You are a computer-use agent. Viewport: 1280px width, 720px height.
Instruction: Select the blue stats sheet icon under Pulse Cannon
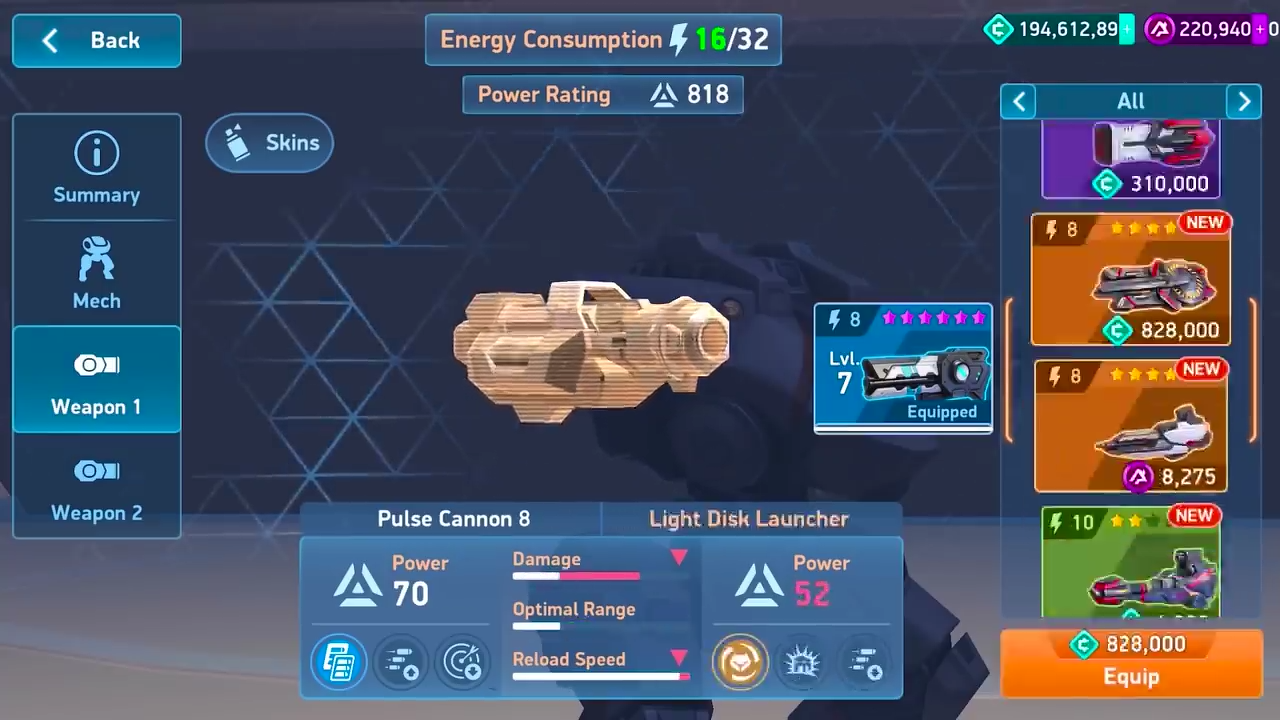coord(338,660)
